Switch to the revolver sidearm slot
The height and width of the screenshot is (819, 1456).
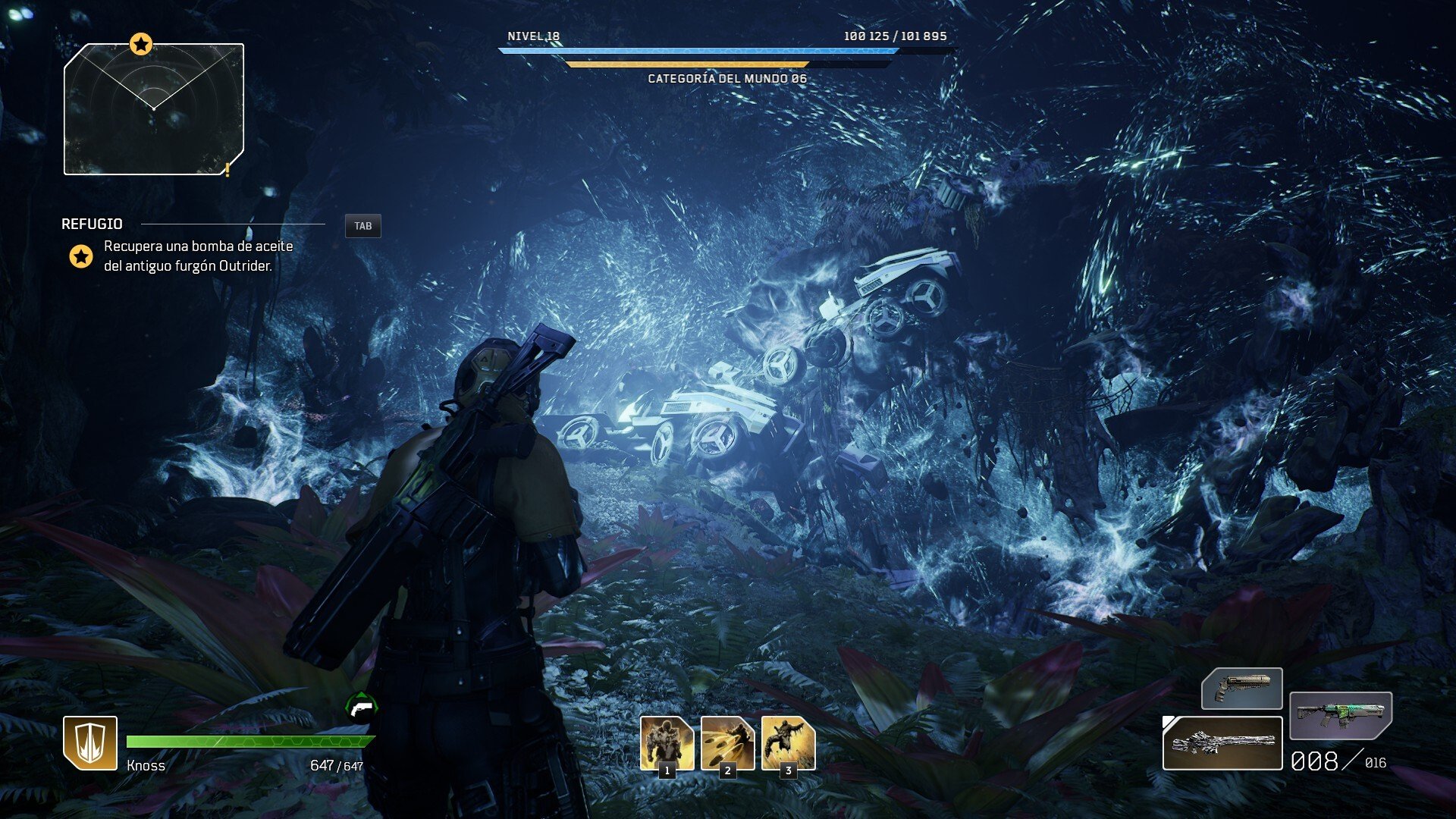pyautogui.click(x=1241, y=688)
